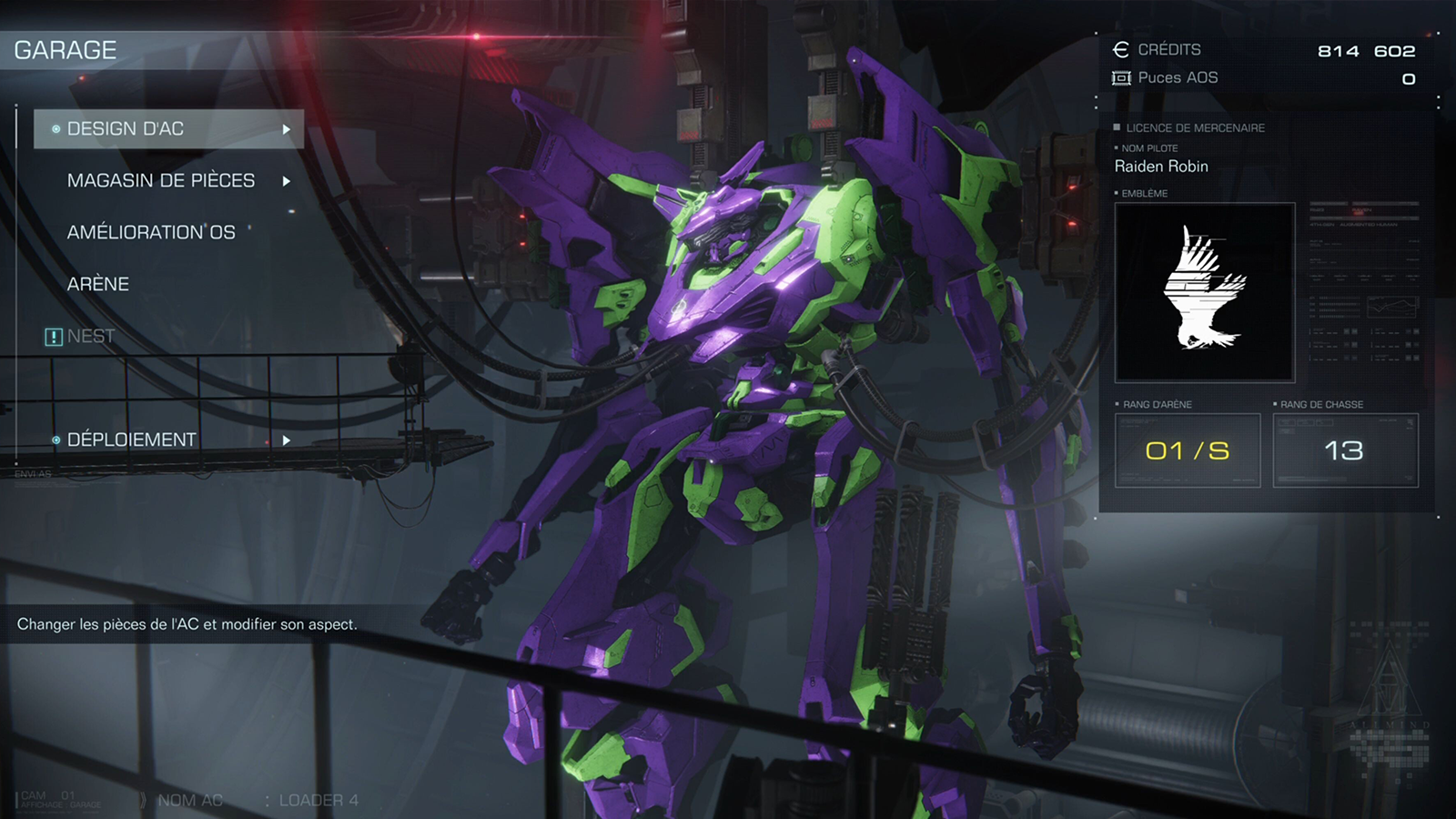
Task: Click the Nom Pilote marker icon
Action: 1117,147
